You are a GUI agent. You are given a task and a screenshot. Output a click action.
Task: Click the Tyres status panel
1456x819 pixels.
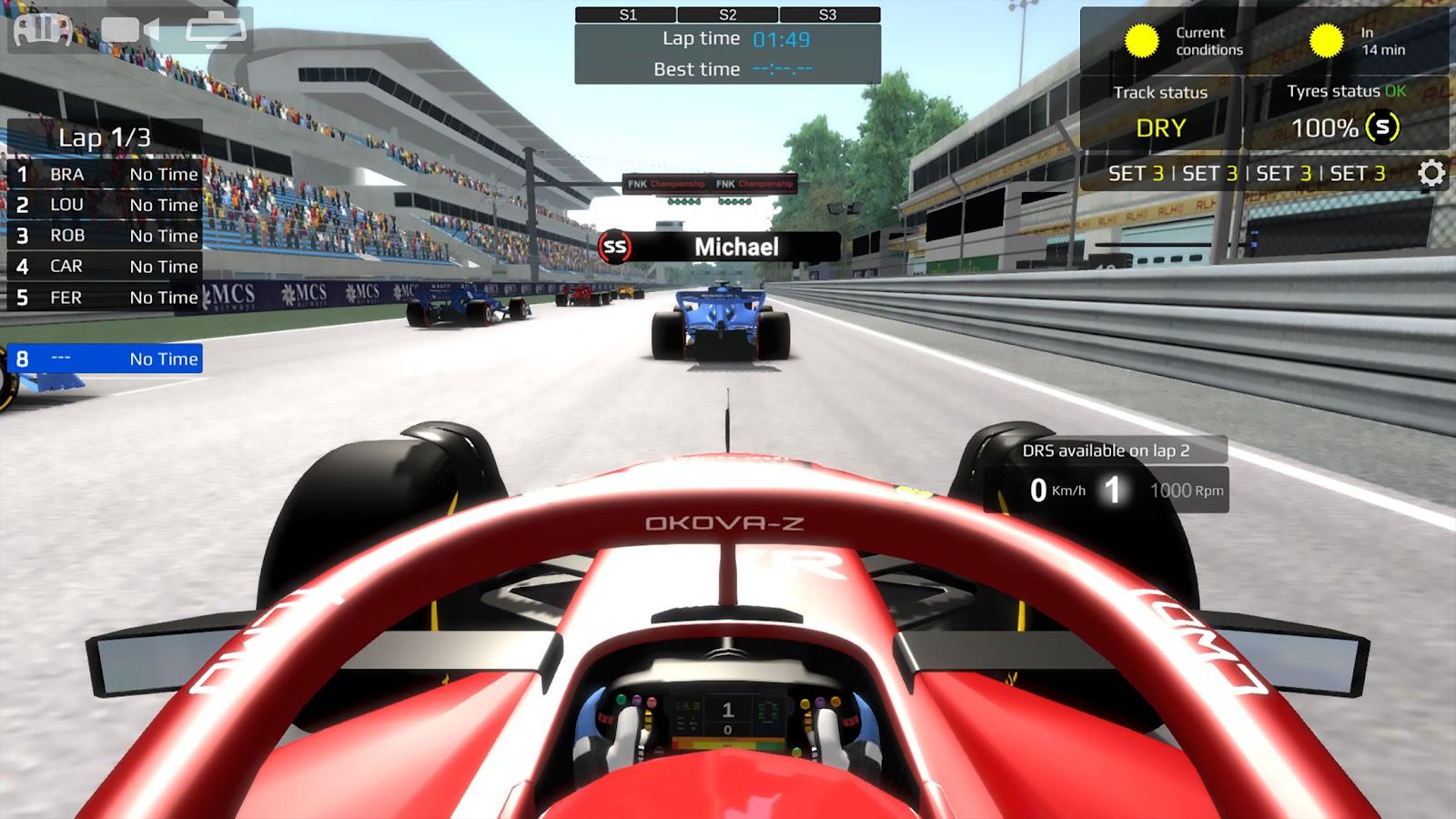tap(1347, 113)
